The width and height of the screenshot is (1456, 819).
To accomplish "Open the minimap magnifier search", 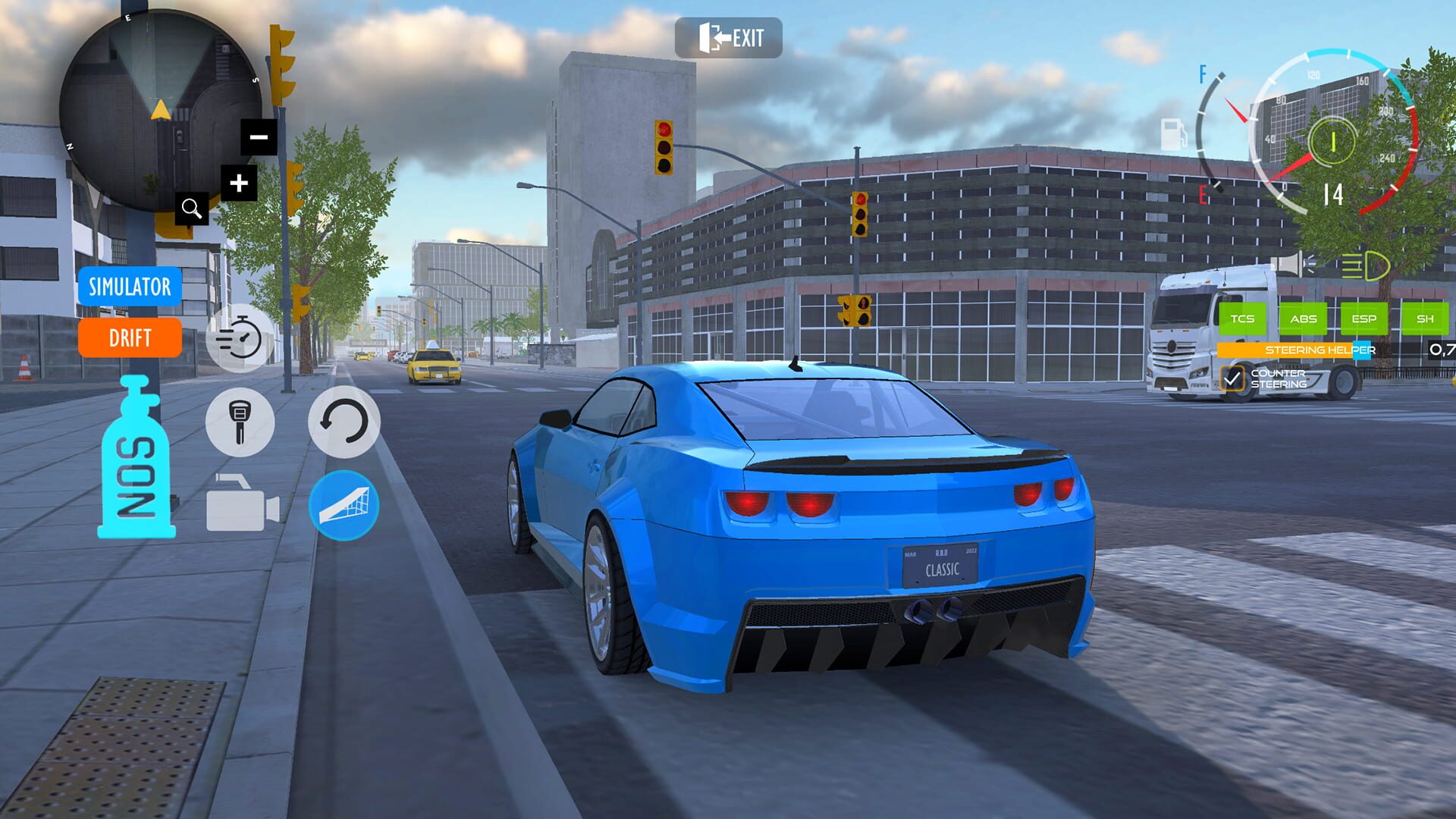I will [x=190, y=209].
